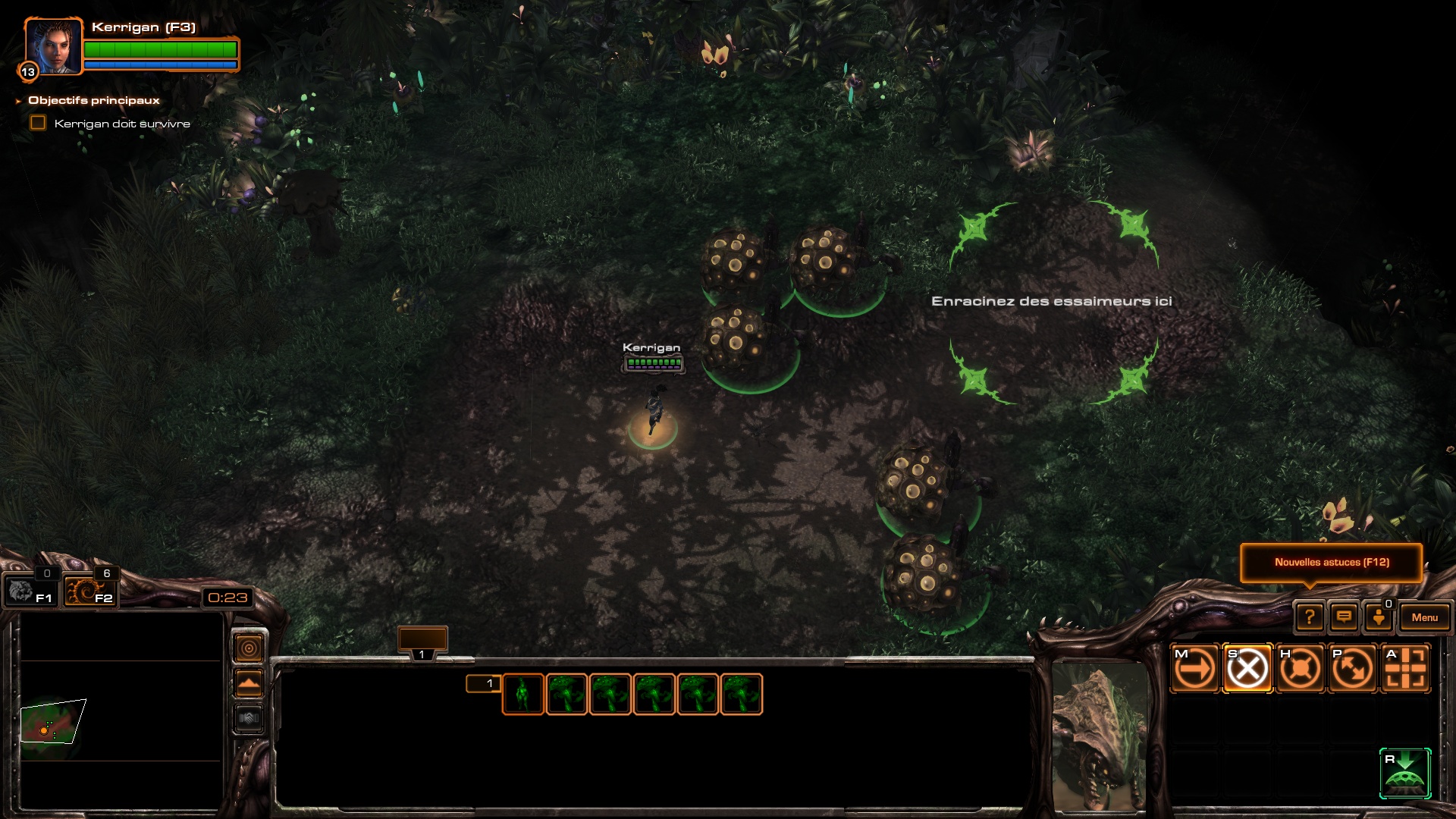This screenshot has width=1456, height=819.
Task: Select control group 1 tab
Action: pyautogui.click(x=422, y=642)
